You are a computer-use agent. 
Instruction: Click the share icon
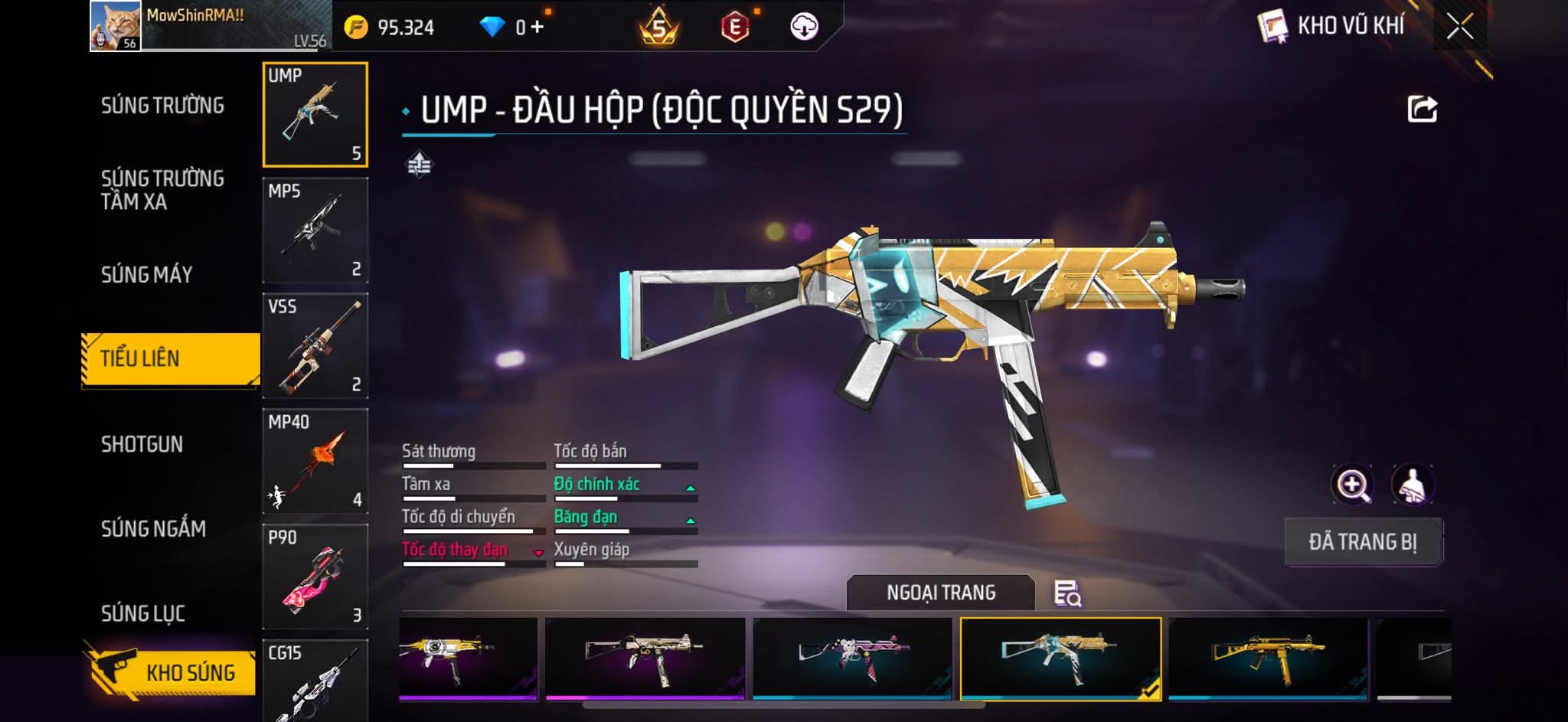tap(1422, 109)
